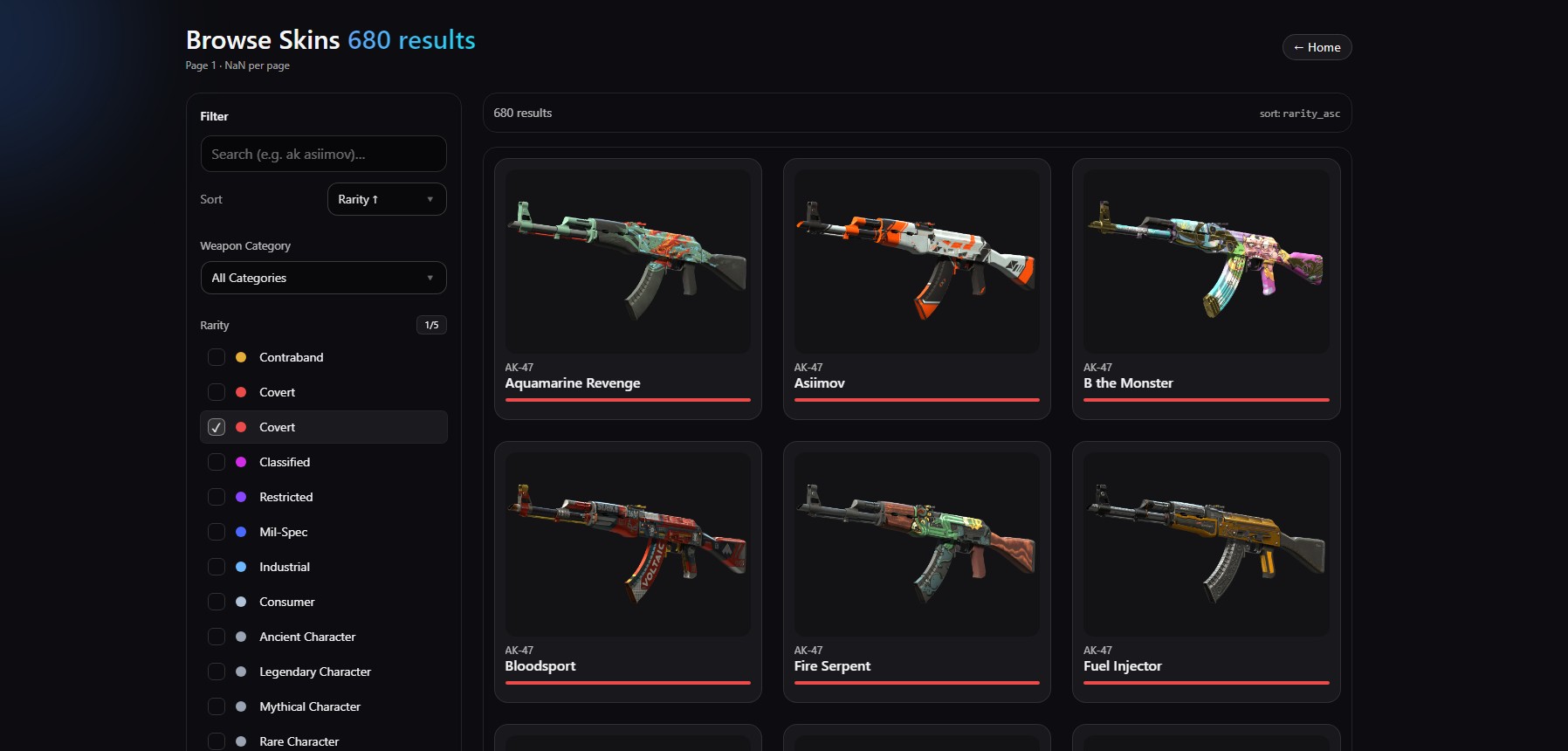Enable the Mythical Character filter

[217, 706]
